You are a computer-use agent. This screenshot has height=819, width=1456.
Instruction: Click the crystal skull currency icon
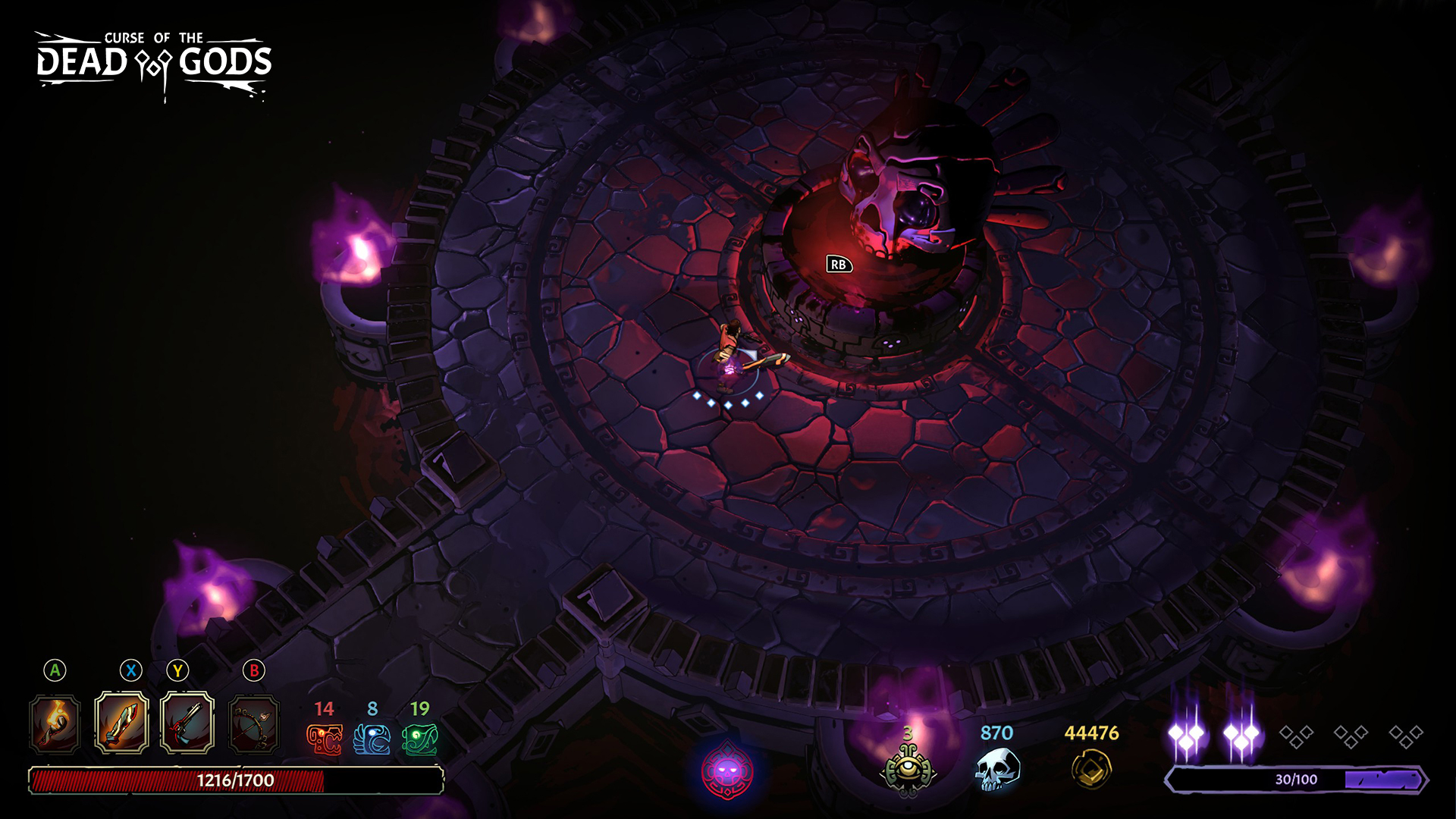click(x=997, y=769)
